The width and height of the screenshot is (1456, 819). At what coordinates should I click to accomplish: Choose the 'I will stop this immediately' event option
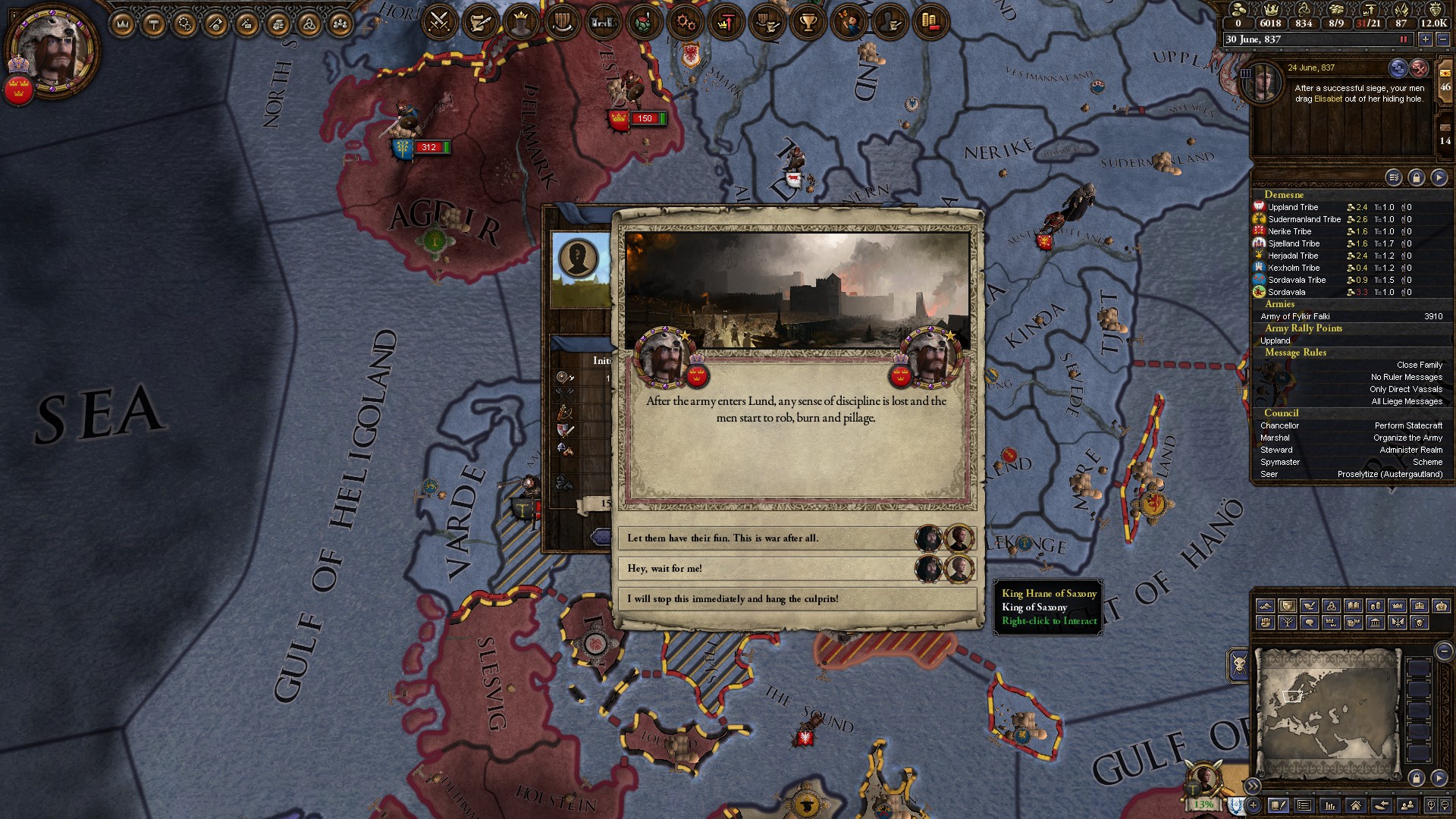pyautogui.click(x=758, y=598)
